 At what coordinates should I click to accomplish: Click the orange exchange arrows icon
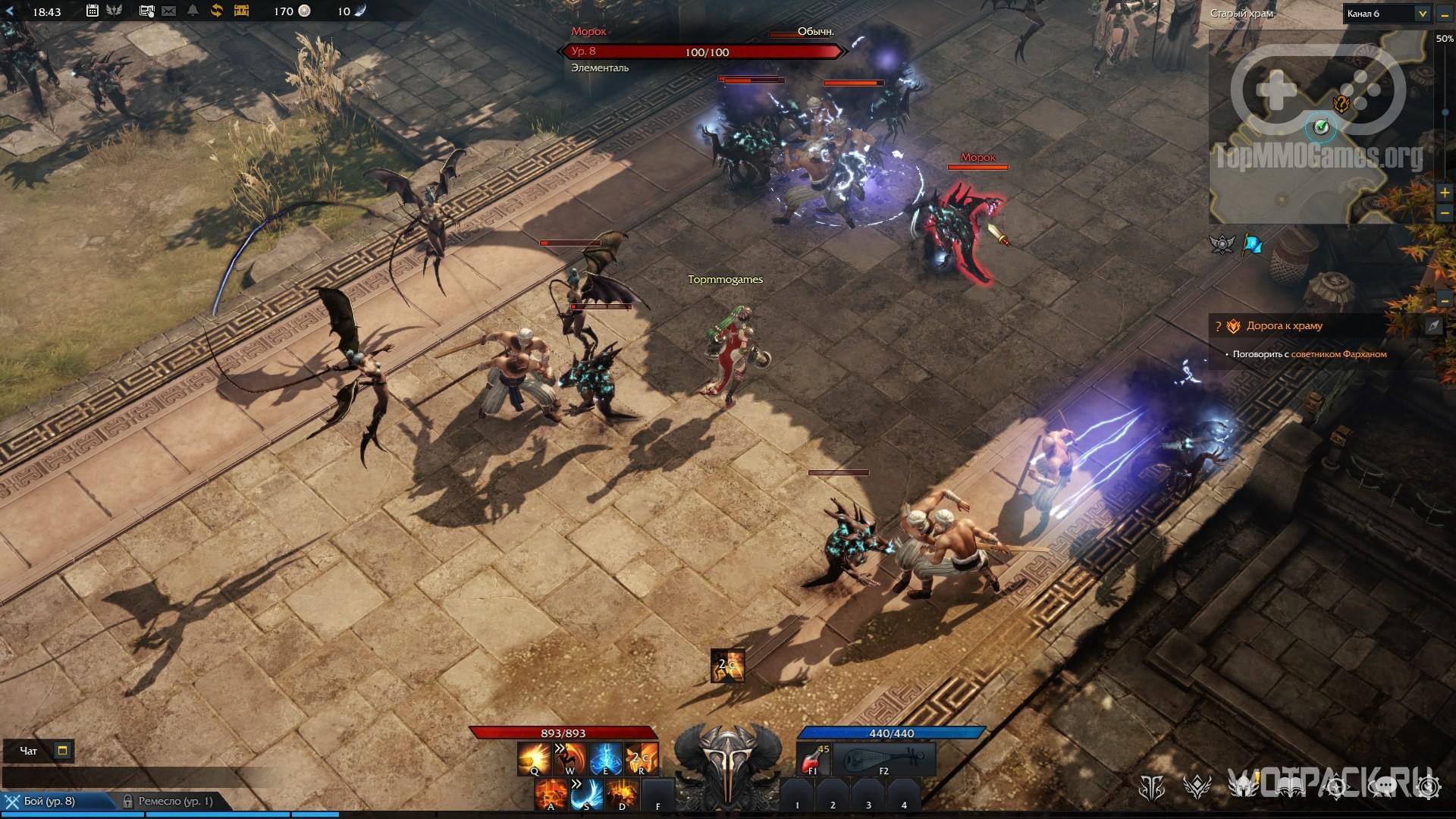click(x=217, y=11)
